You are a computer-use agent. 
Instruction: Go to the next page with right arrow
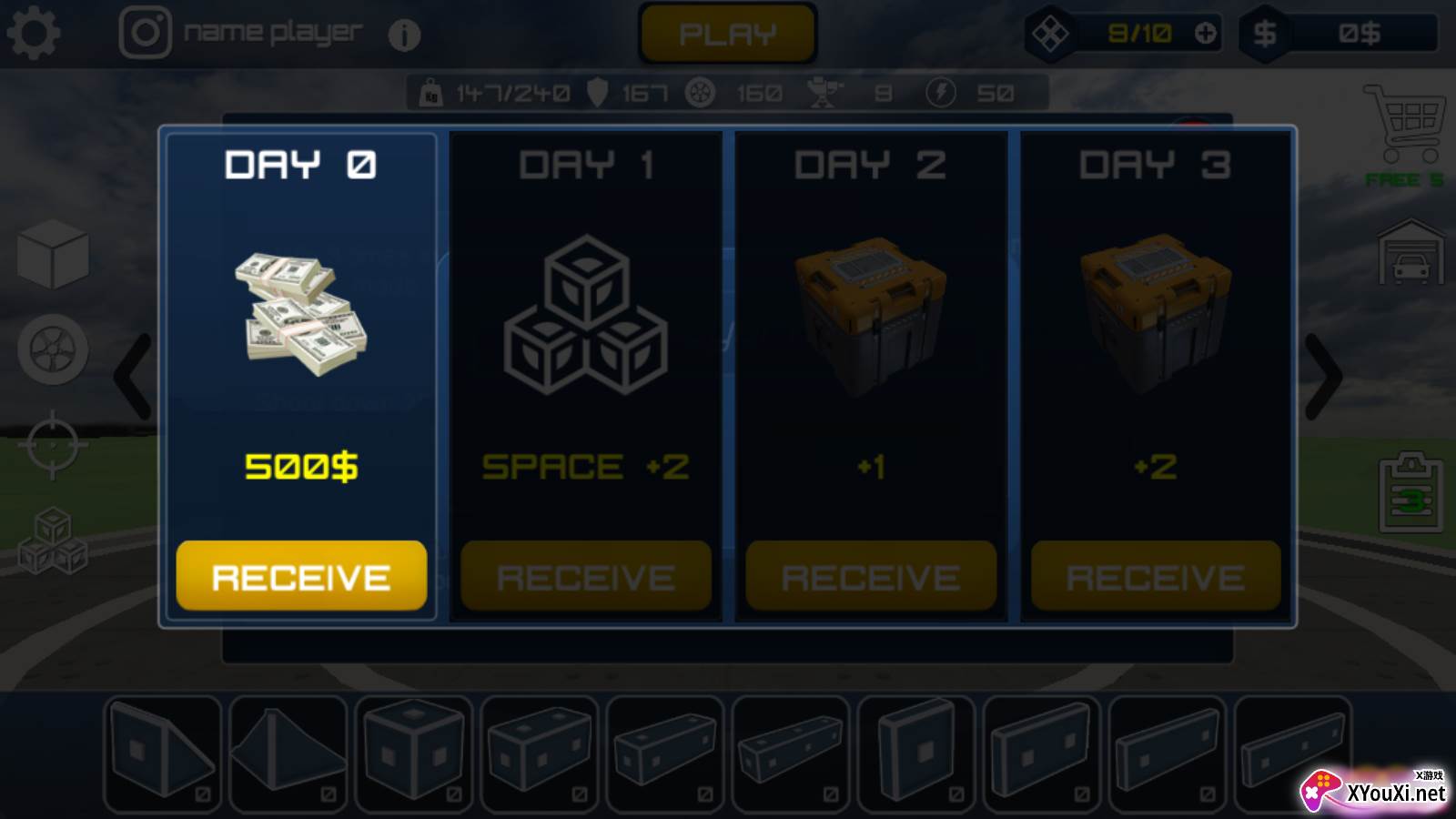coord(1324,377)
